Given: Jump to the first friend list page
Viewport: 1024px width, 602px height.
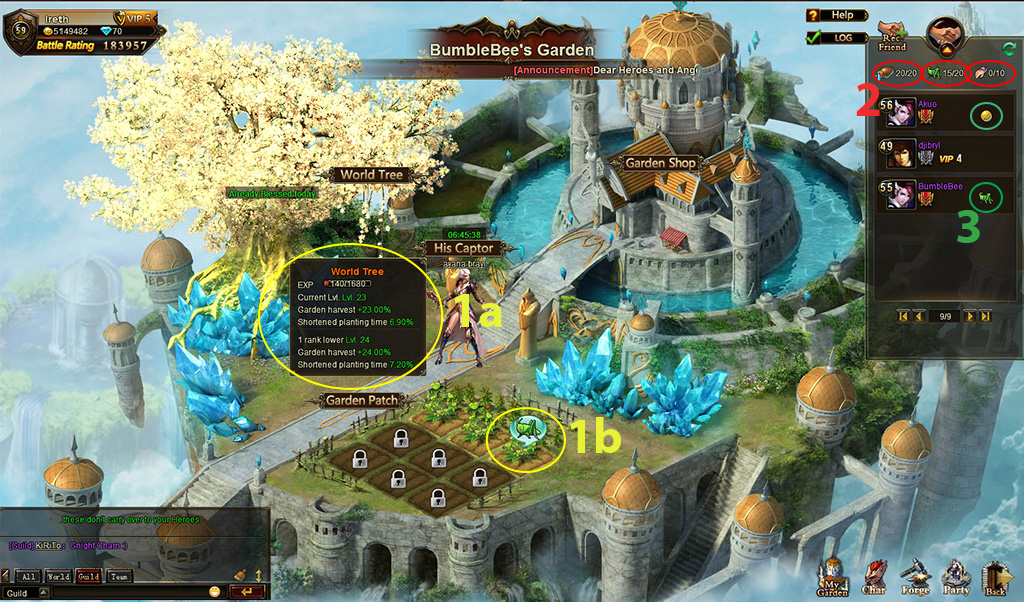Looking at the screenshot, I should point(903,316).
